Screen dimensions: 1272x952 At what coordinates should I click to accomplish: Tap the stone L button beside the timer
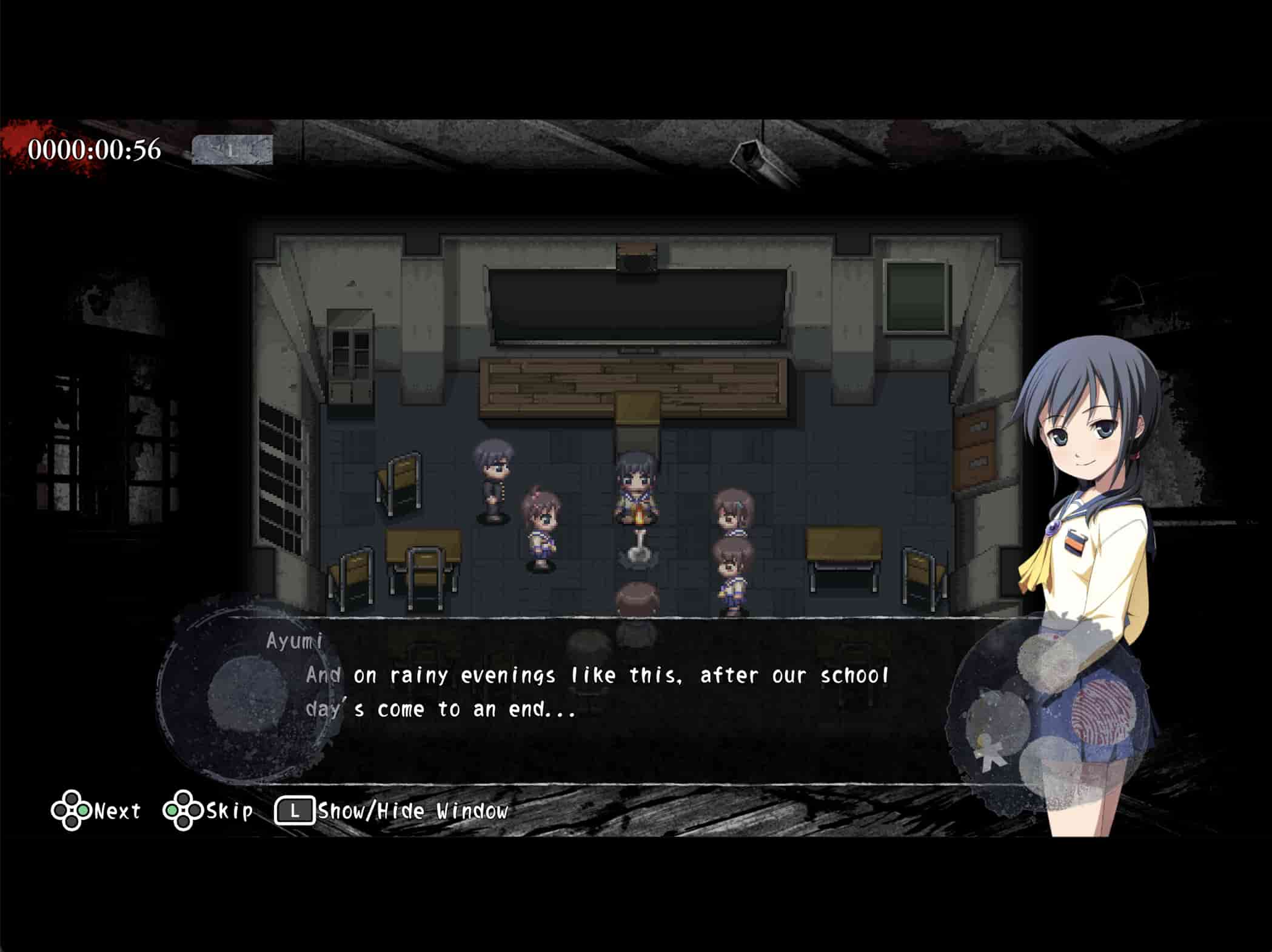(232, 150)
